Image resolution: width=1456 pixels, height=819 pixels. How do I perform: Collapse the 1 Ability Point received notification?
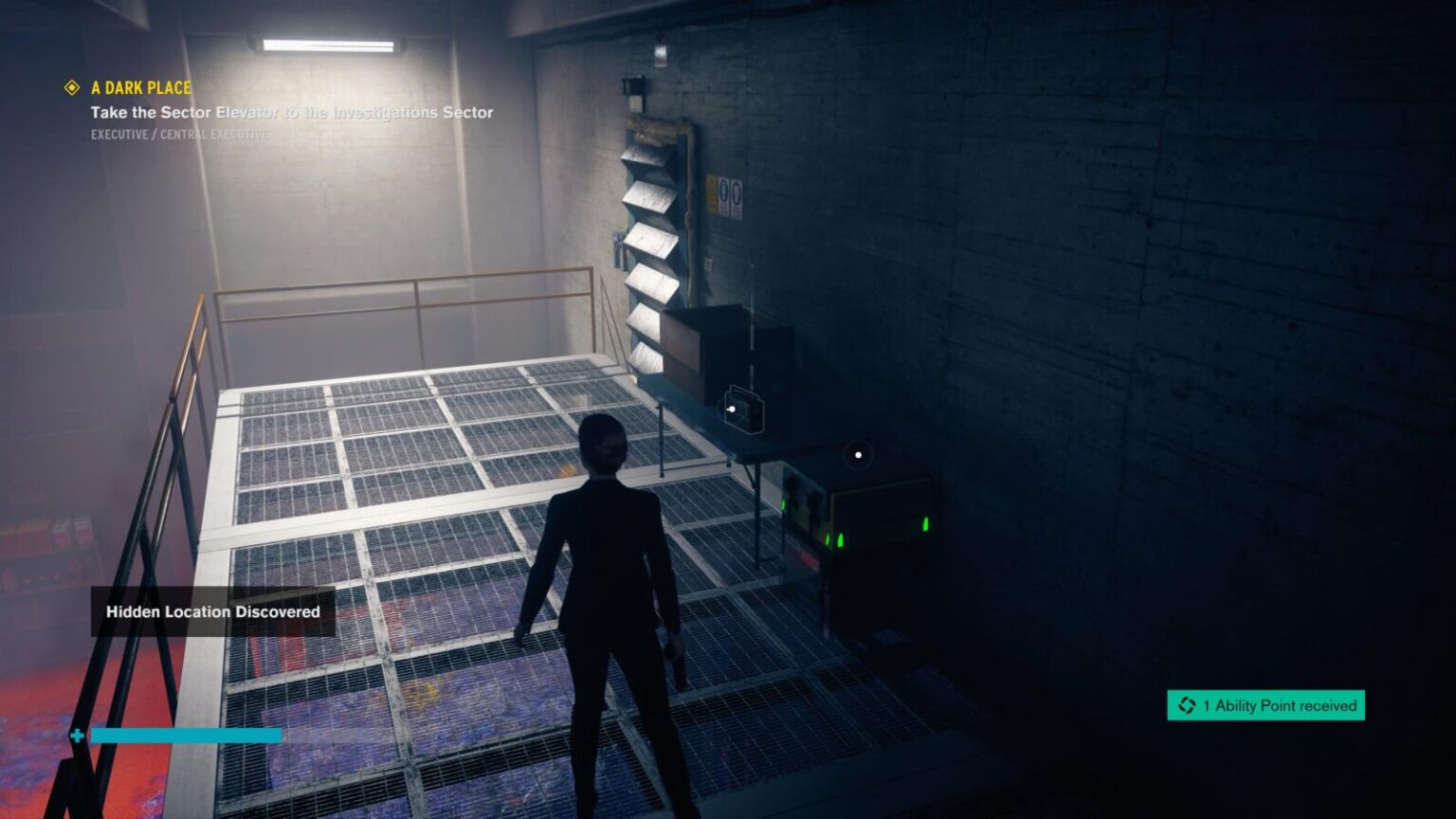pos(1265,705)
